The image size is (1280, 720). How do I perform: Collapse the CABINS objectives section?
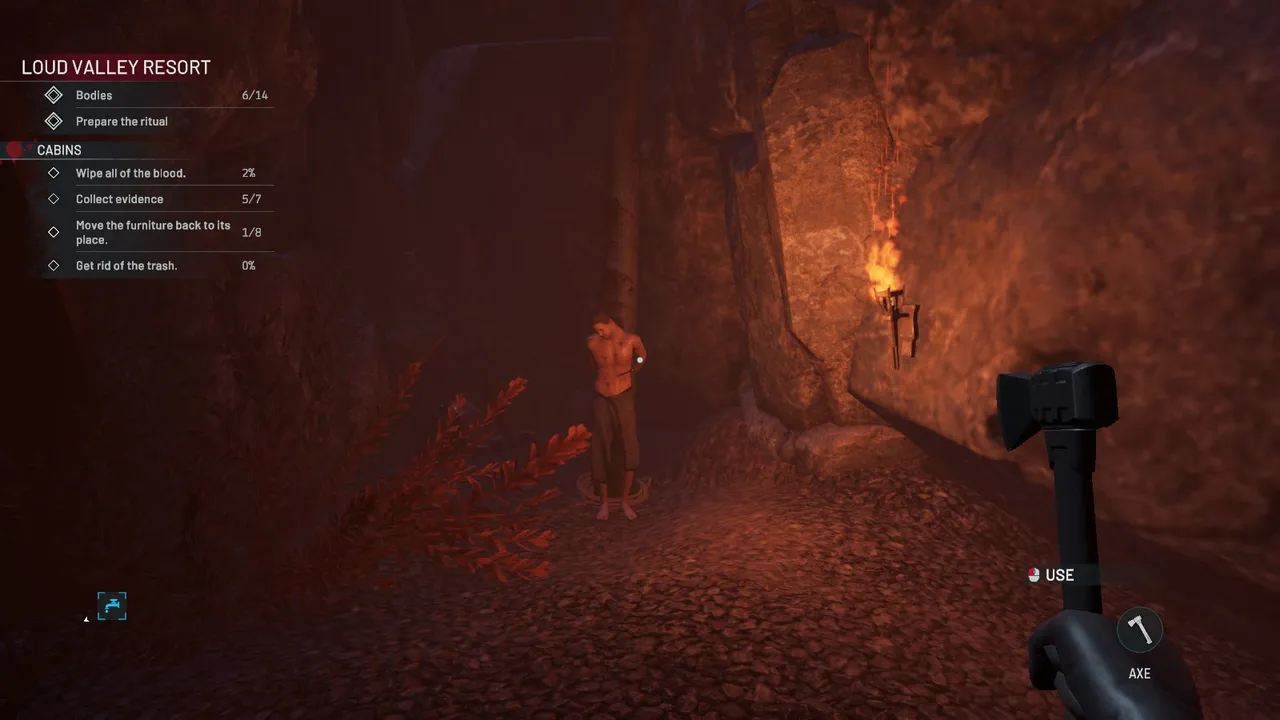point(59,150)
